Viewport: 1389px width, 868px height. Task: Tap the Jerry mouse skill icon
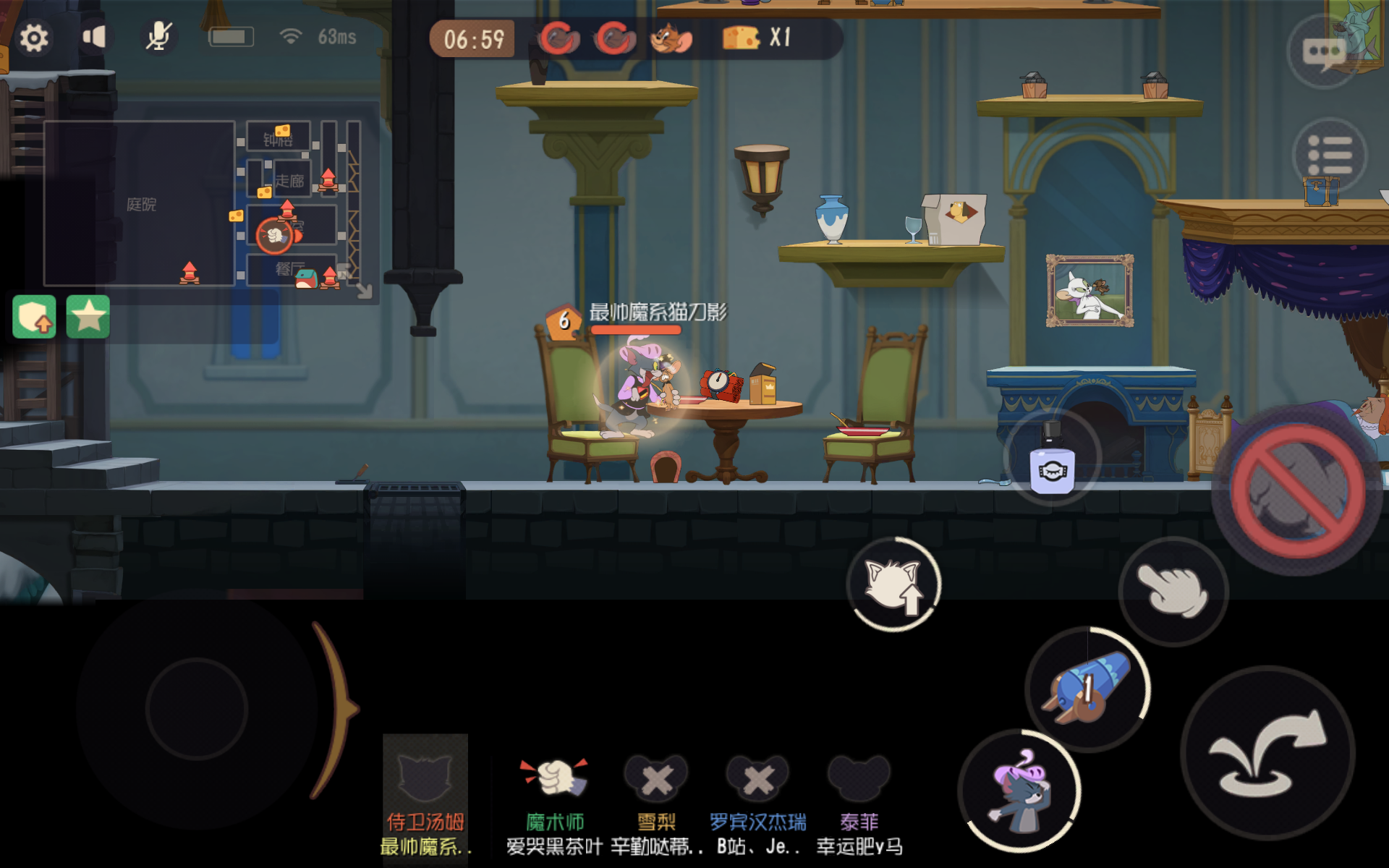click(x=669, y=38)
